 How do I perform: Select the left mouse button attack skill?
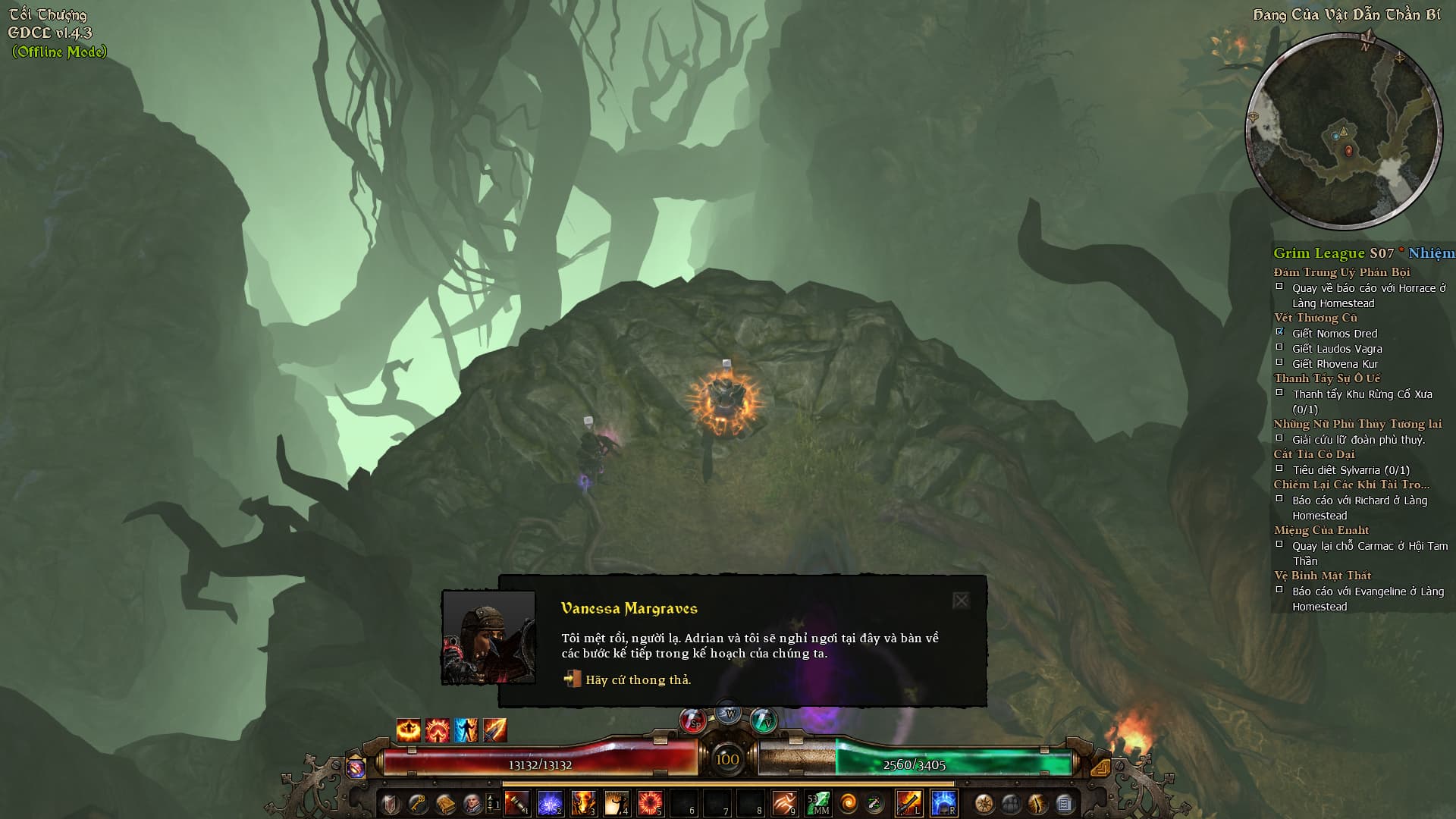tap(908, 802)
